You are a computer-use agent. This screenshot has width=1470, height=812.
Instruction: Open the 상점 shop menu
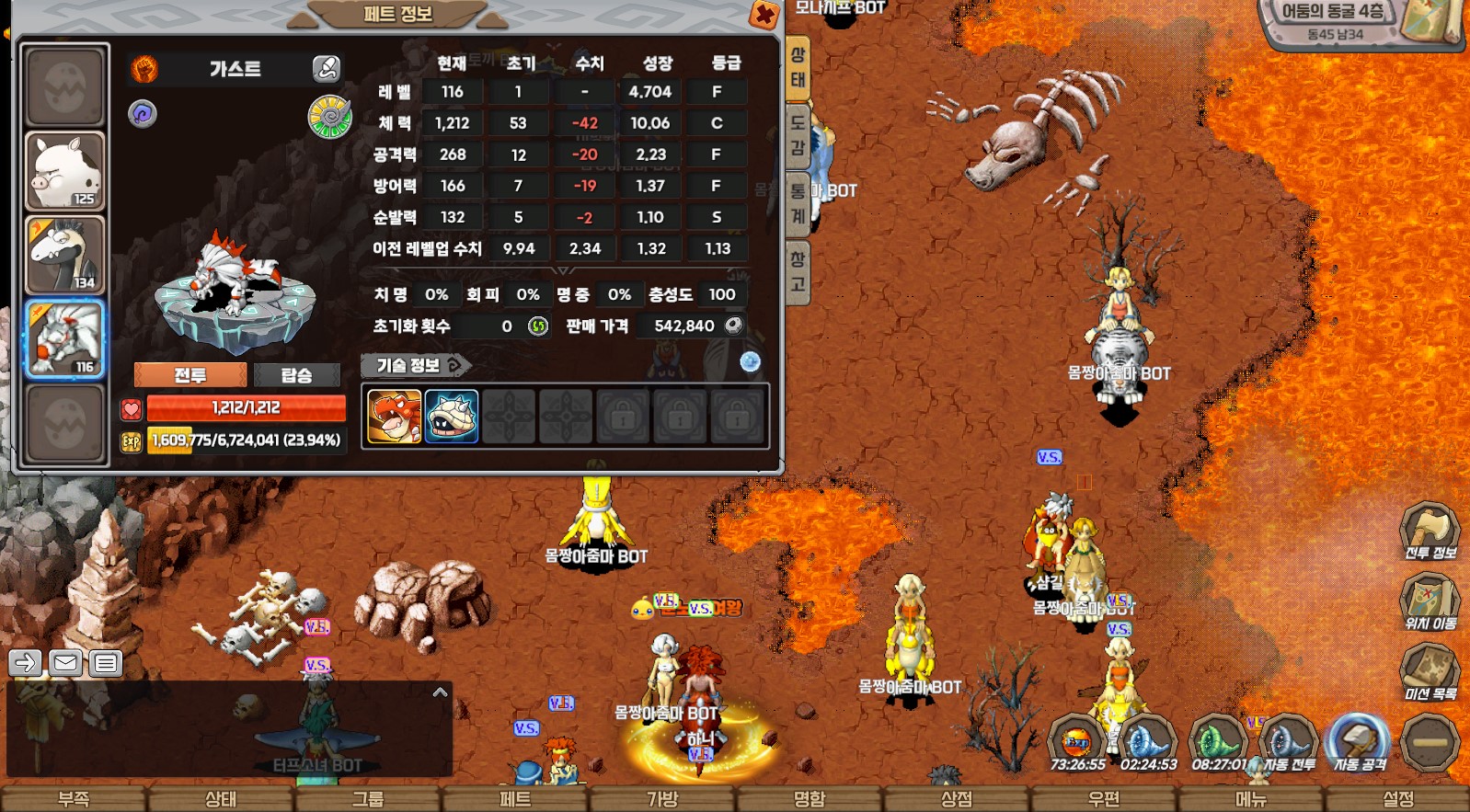(957, 799)
